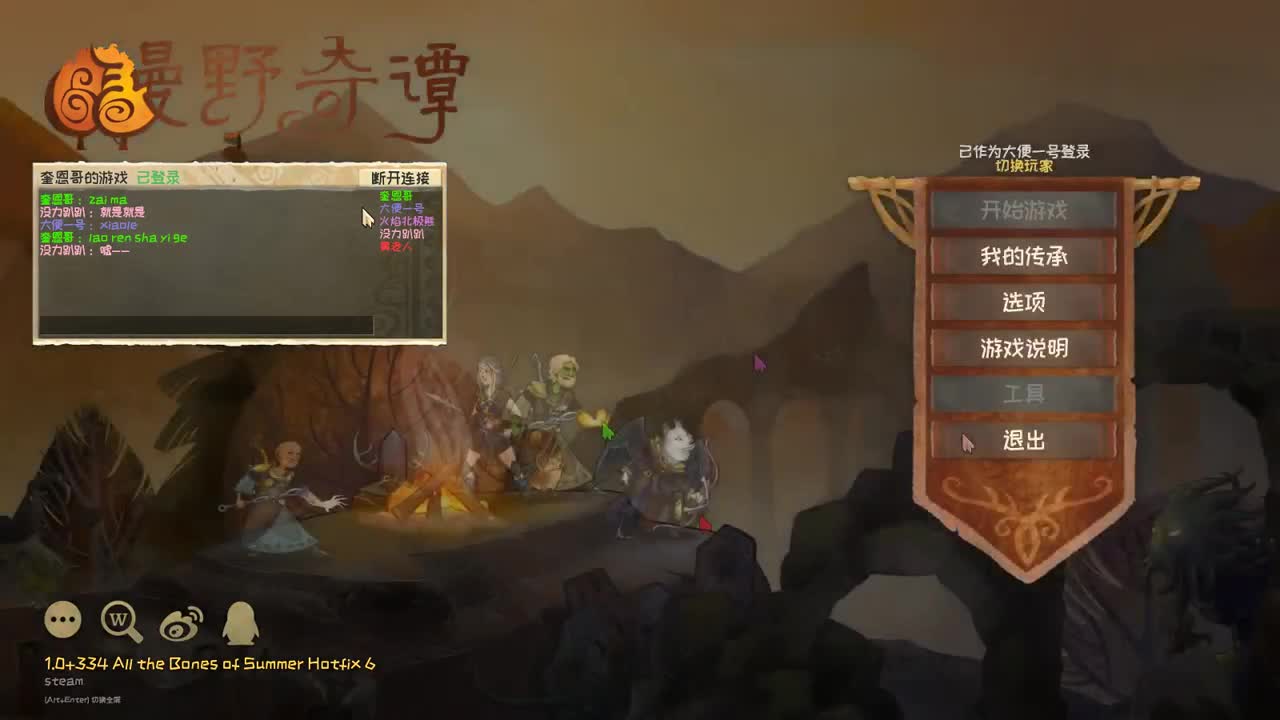Click the 工具 tools button
Viewport: 1280px width, 720px height.
(x=1022, y=395)
